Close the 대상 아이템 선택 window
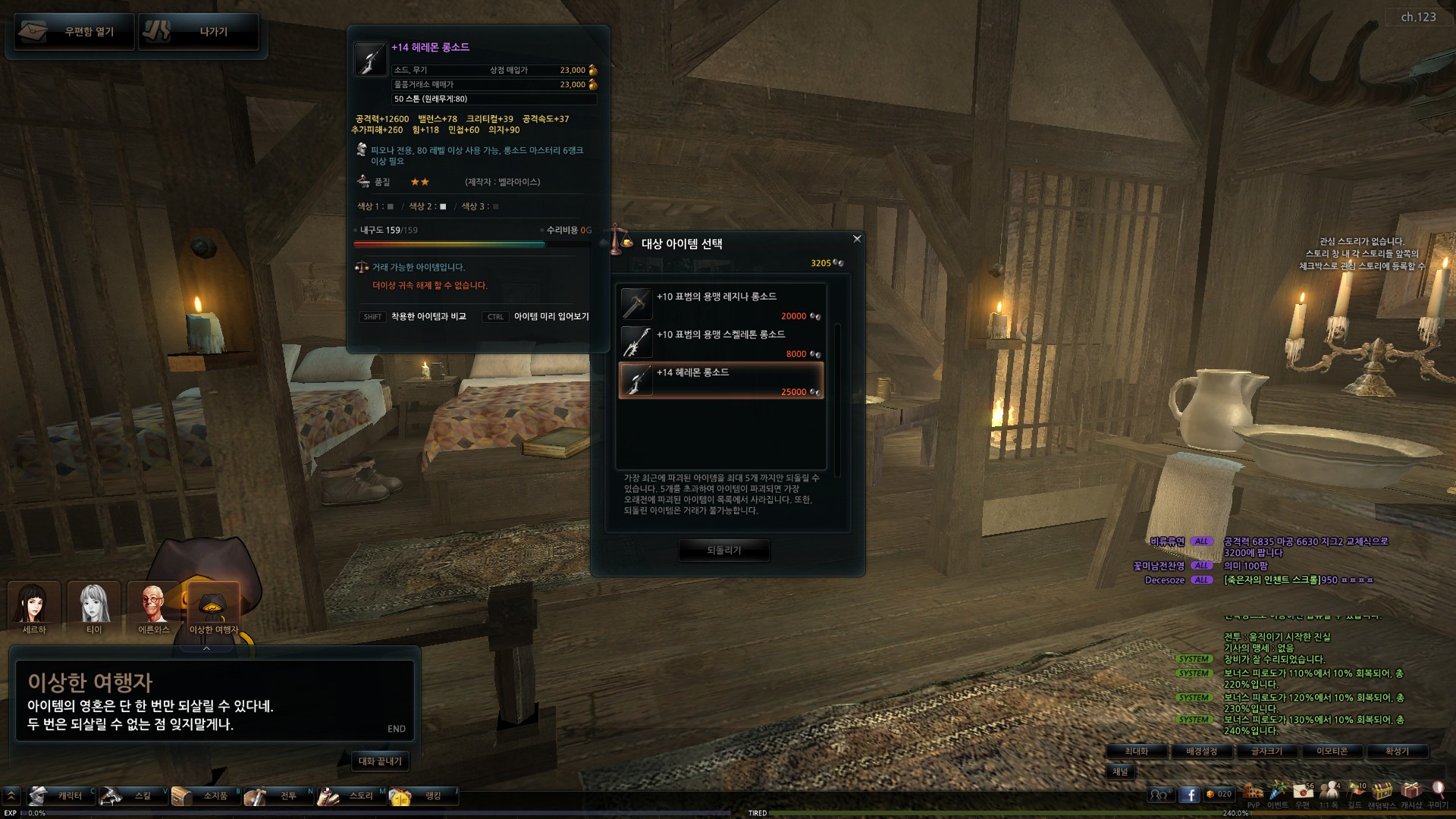Screen dimensions: 1456x819 857,239
